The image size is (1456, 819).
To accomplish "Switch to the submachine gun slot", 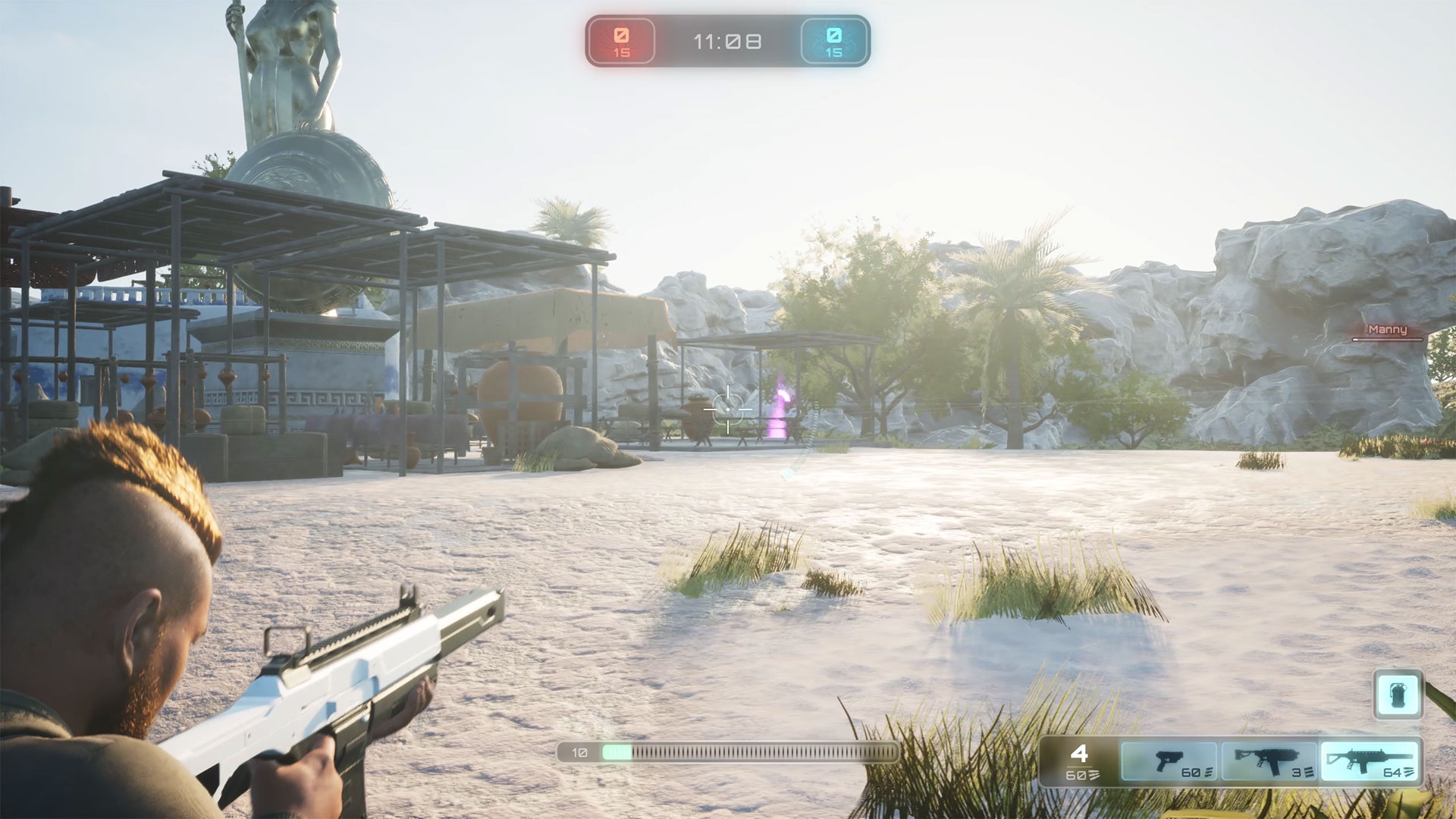I will tap(1269, 761).
